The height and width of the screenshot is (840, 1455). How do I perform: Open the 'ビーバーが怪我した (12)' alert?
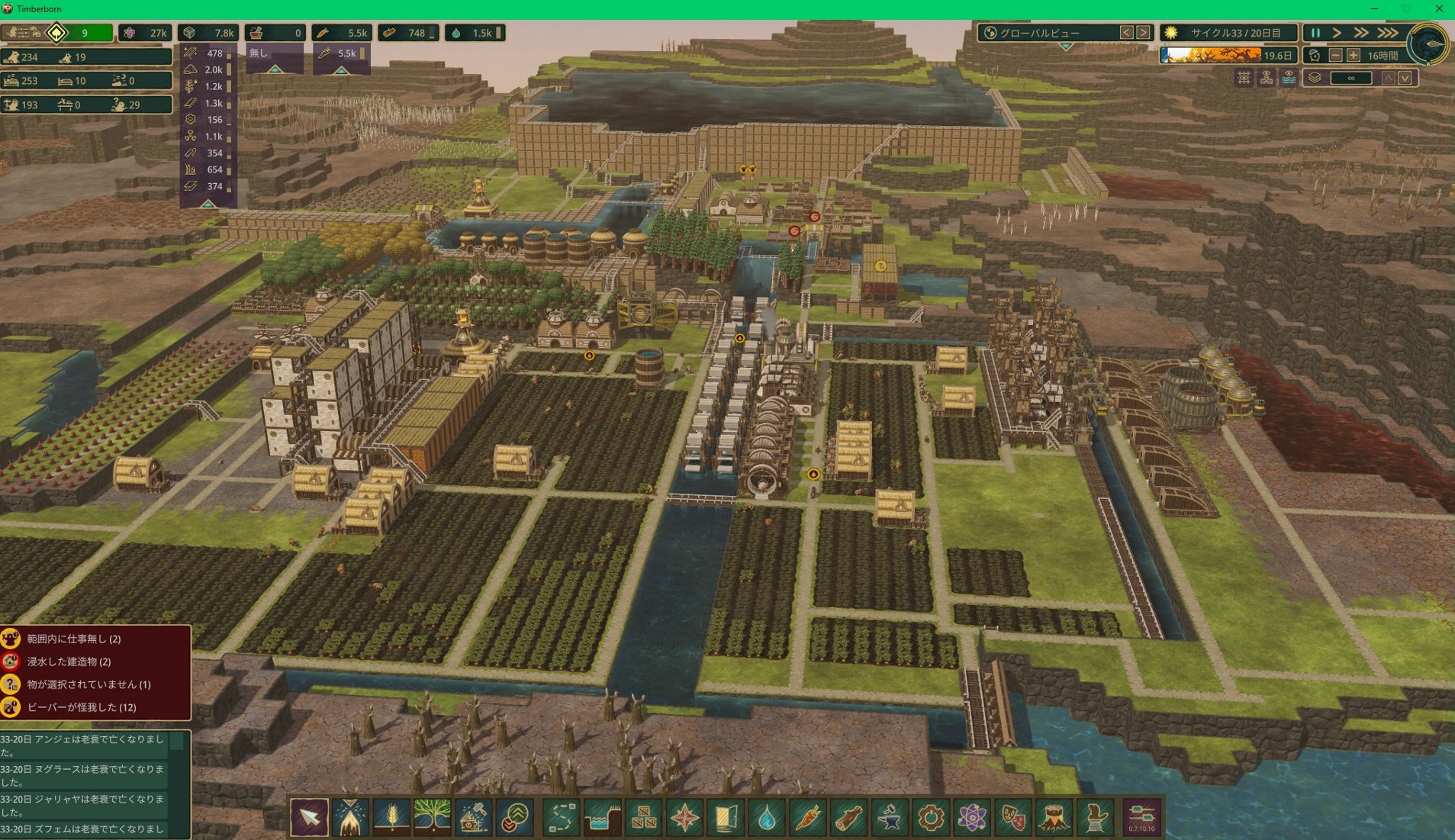82,707
